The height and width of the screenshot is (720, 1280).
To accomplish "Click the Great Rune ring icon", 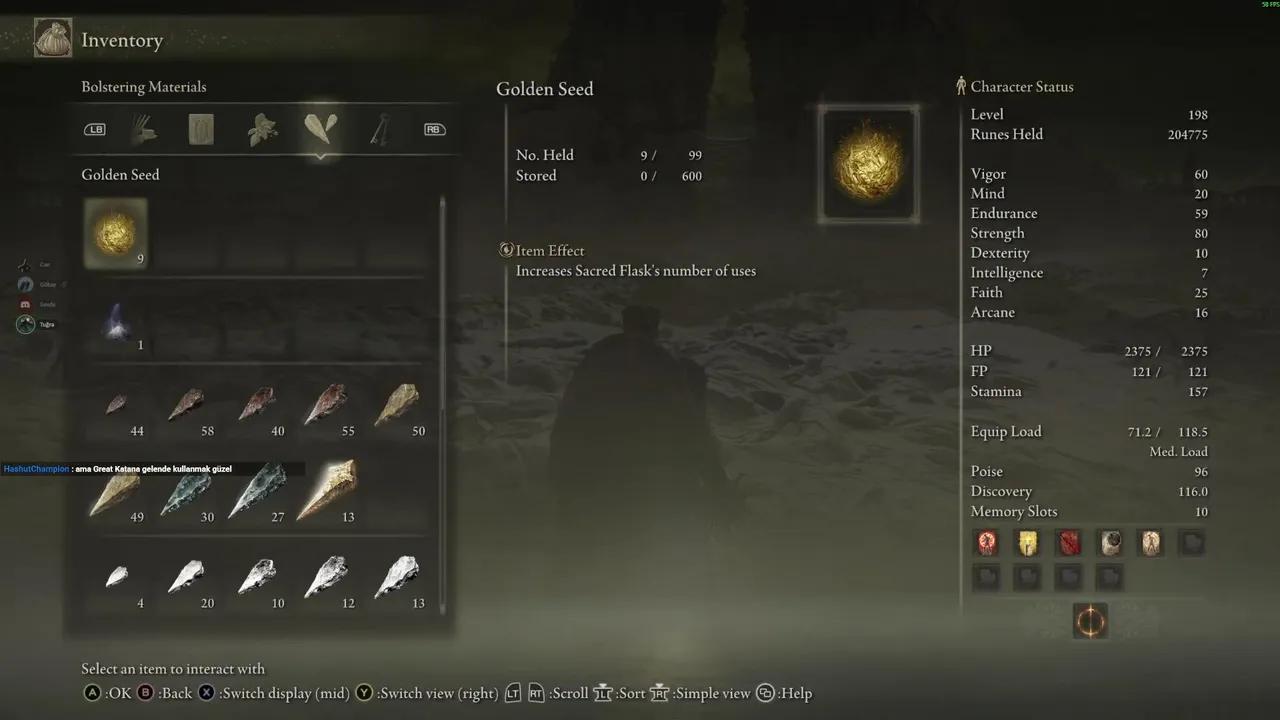I will coord(1089,621).
